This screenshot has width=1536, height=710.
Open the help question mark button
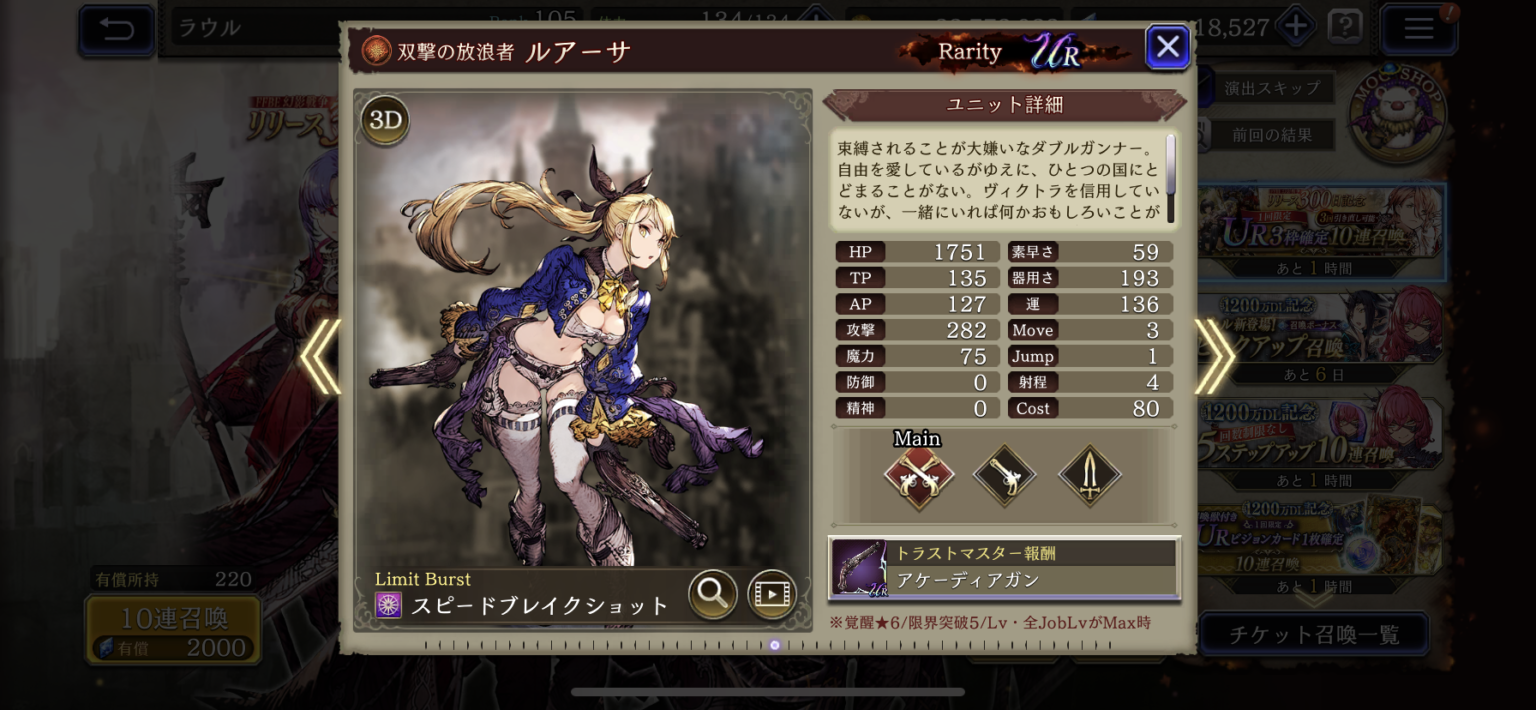1345,27
